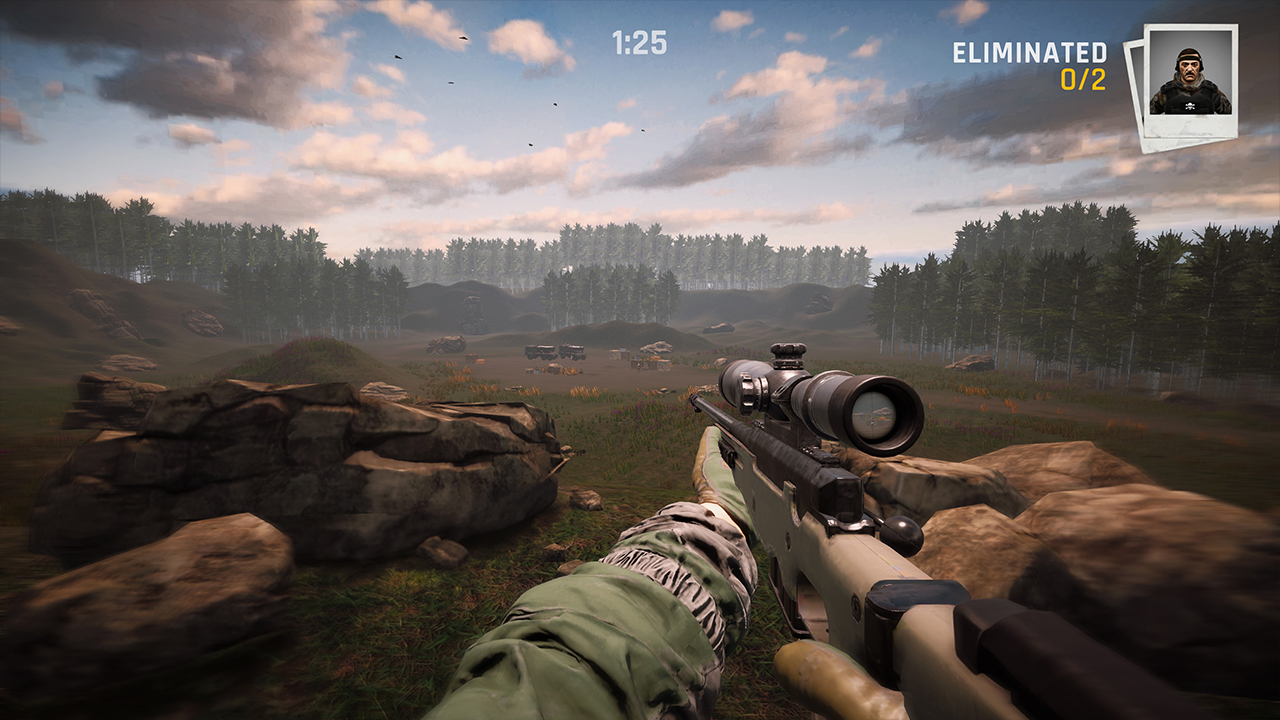Click the rifle scope's rear lens
The image size is (1280, 720).
[x=878, y=414]
